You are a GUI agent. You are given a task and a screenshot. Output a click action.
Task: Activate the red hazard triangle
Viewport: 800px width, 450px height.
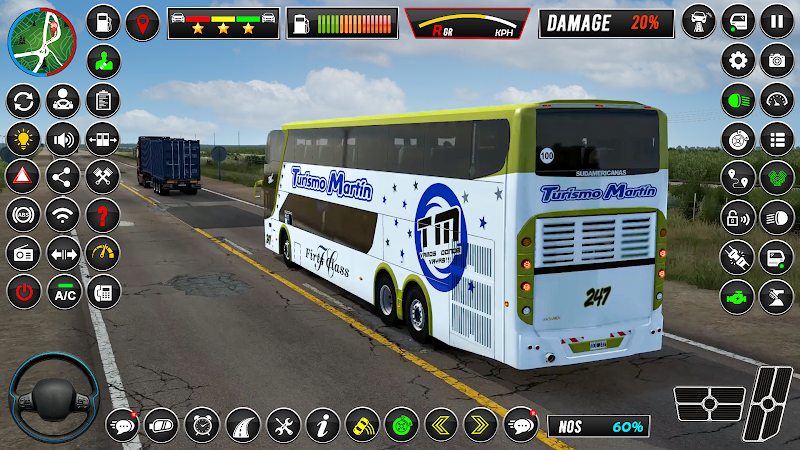[x=22, y=176]
